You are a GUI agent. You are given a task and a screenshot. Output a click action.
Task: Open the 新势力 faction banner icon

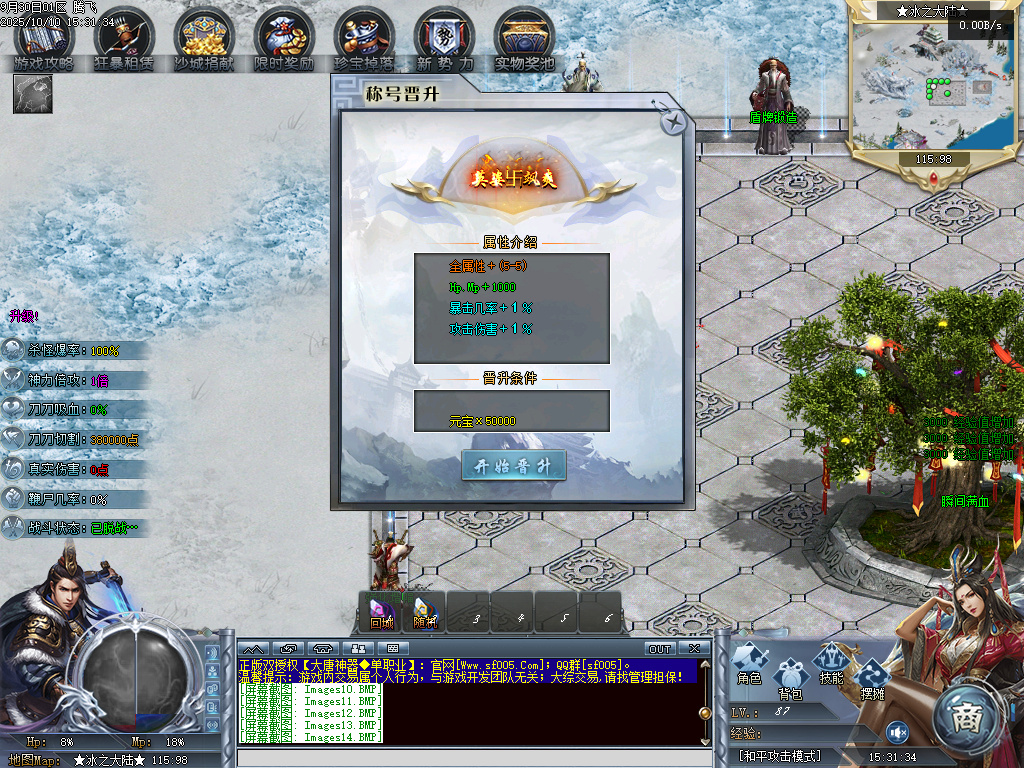tap(444, 40)
